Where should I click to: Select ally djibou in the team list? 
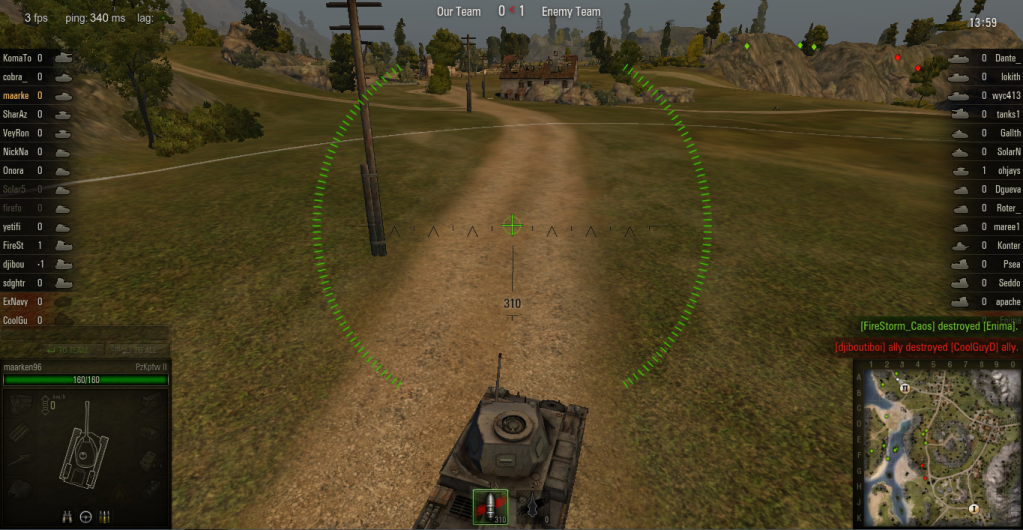15,264
